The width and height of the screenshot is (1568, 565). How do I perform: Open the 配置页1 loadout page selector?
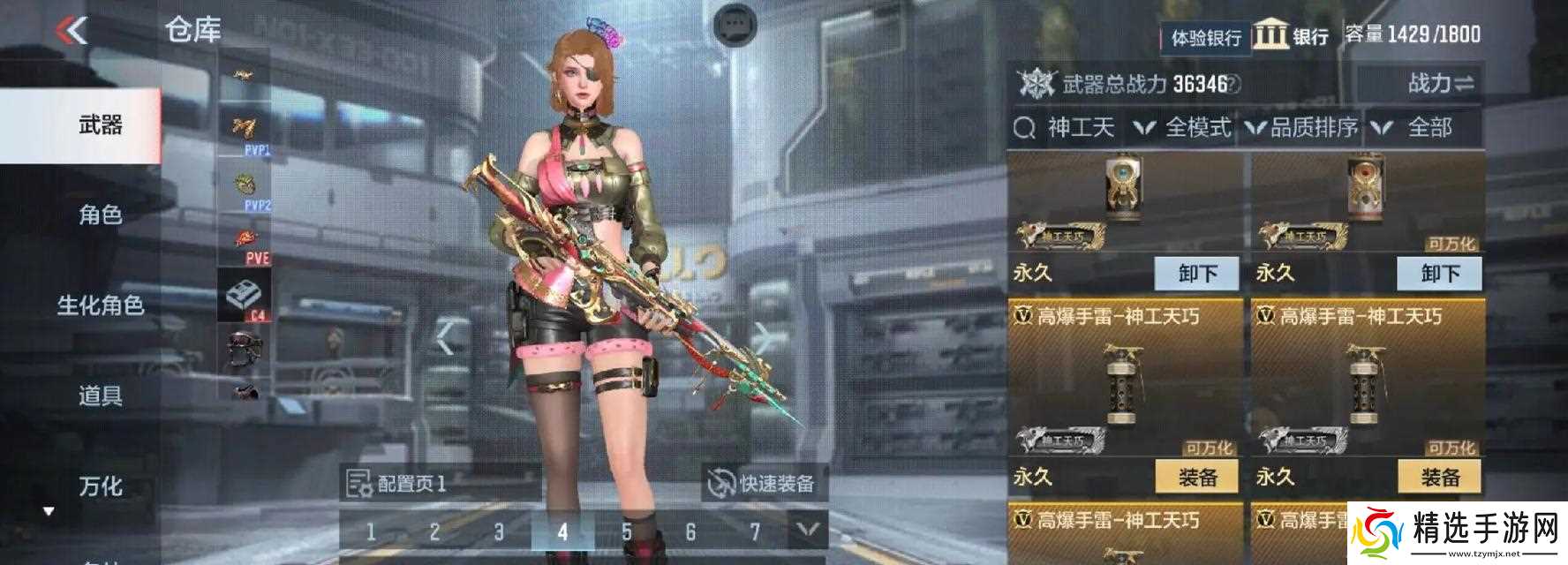point(397,484)
